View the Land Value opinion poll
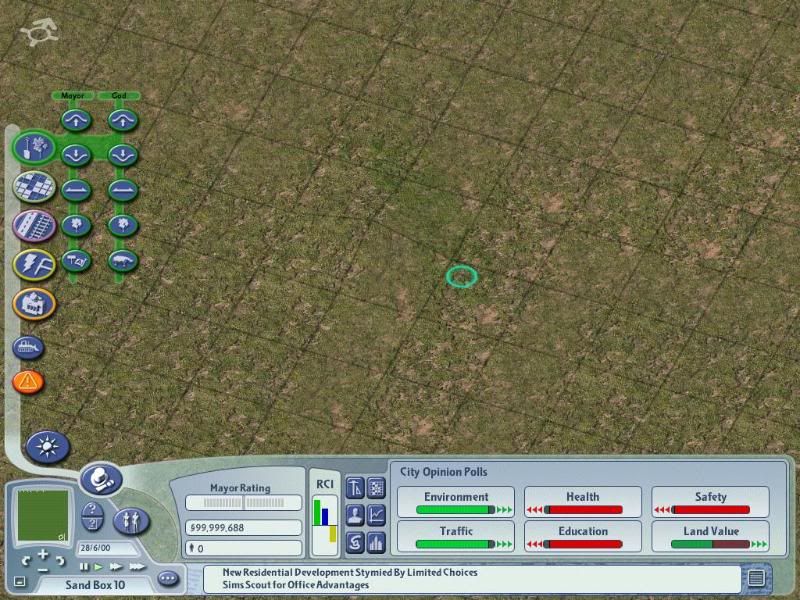 click(x=710, y=537)
